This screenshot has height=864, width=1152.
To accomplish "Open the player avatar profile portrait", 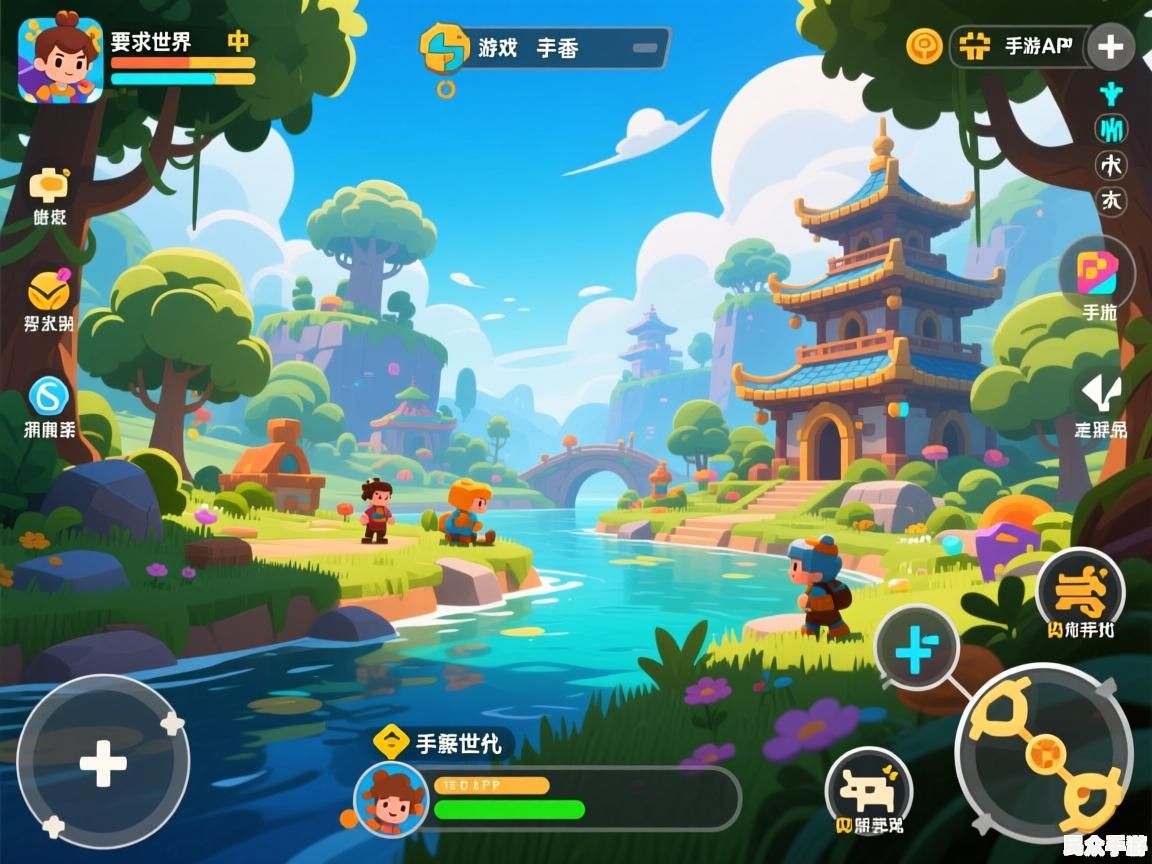I will [x=60, y=59].
